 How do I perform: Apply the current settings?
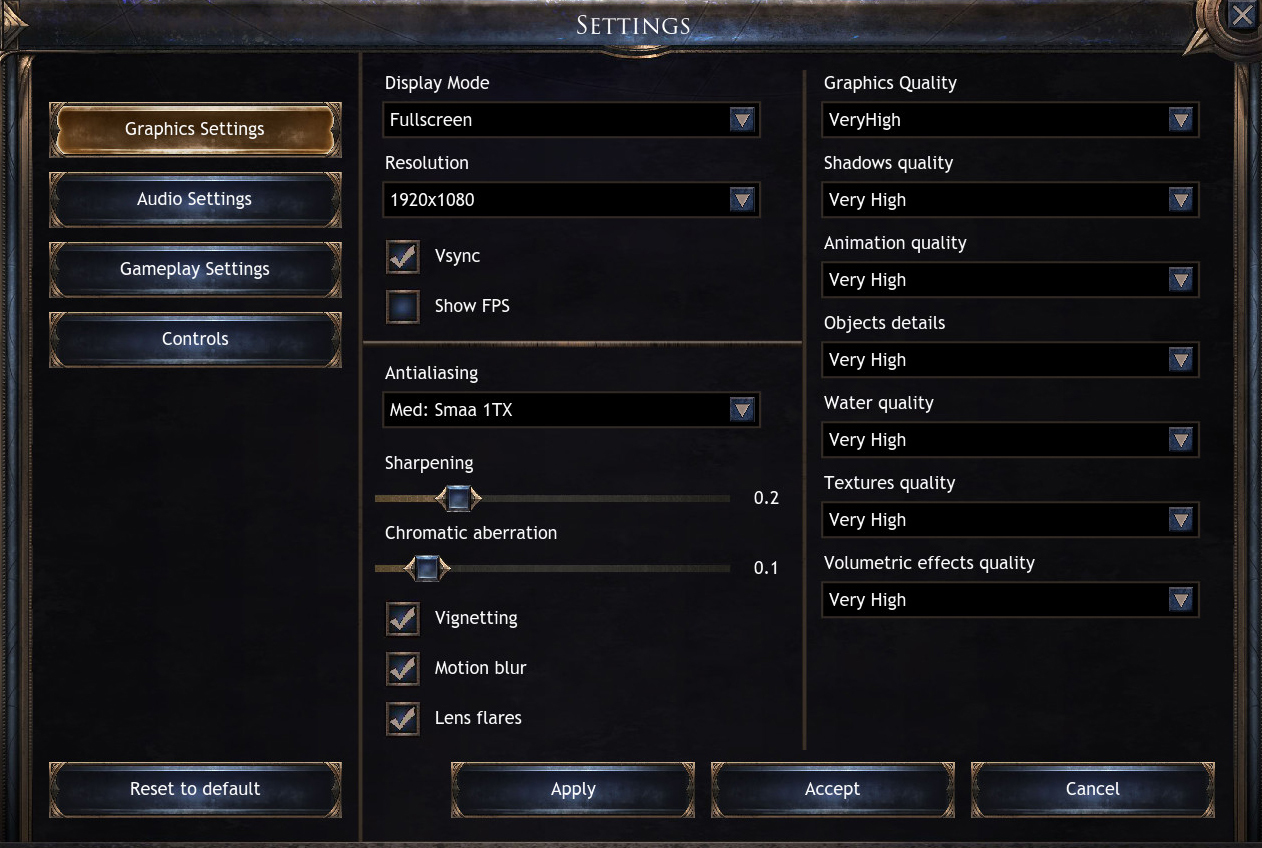click(573, 789)
